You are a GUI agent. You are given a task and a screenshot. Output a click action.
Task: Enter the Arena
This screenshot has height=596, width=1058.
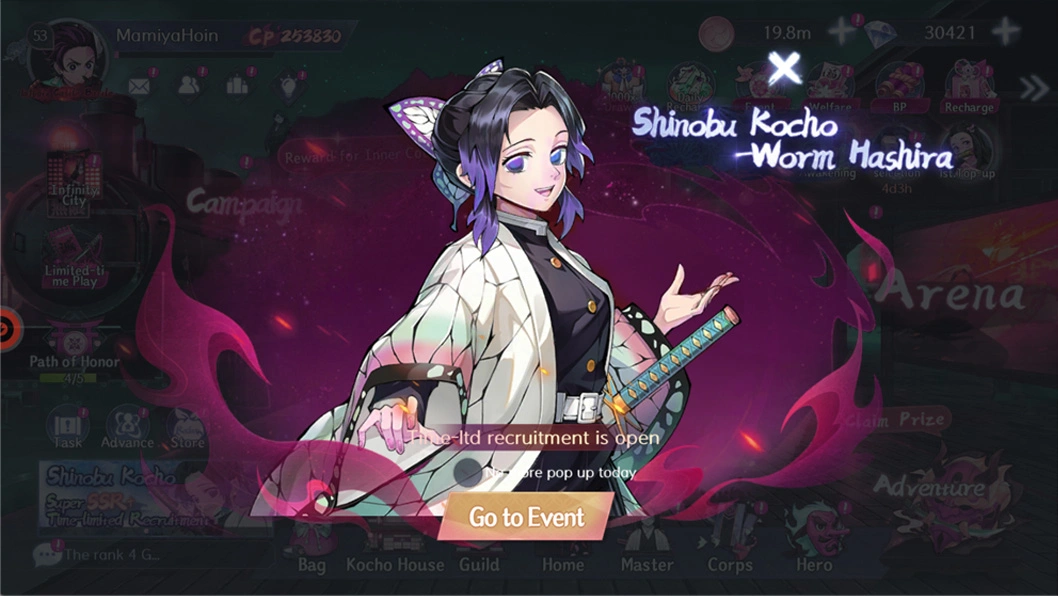[950, 293]
